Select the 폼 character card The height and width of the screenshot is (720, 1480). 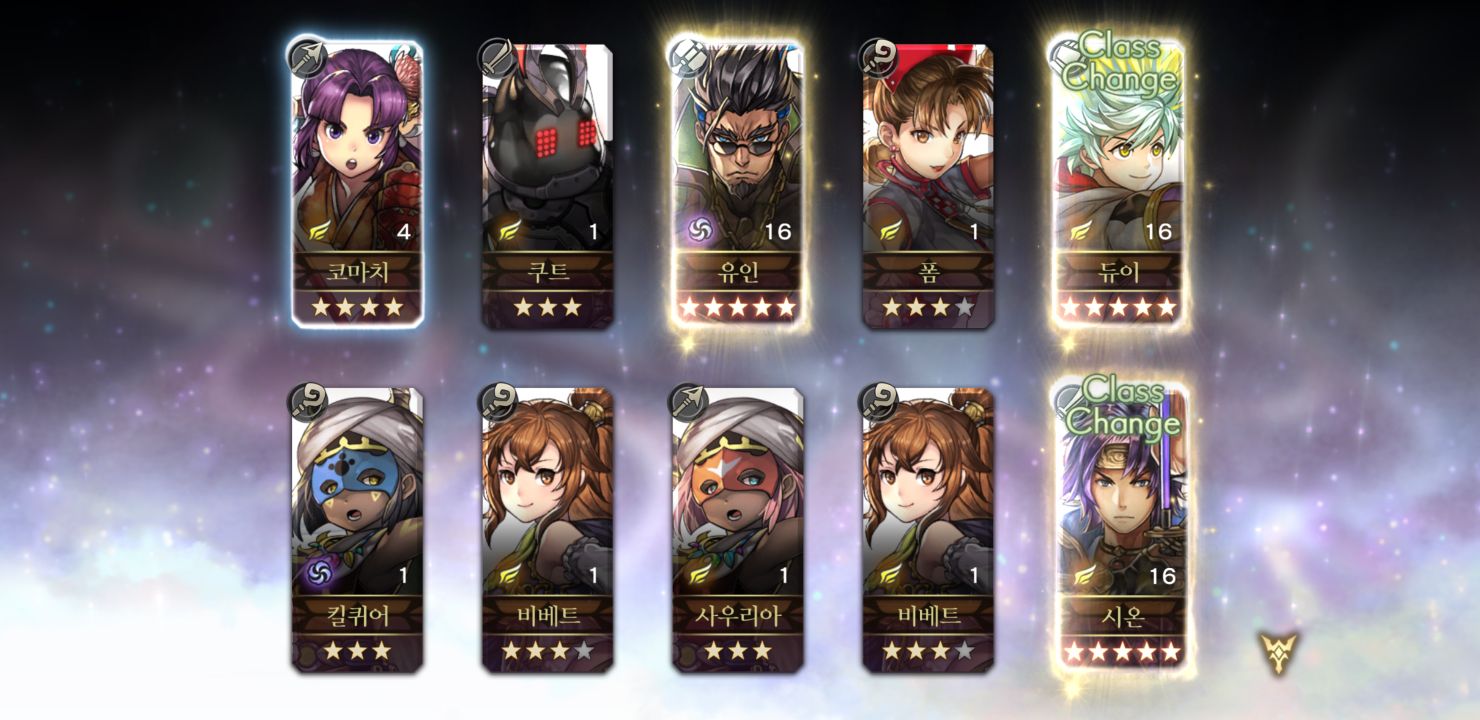click(928, 183)
